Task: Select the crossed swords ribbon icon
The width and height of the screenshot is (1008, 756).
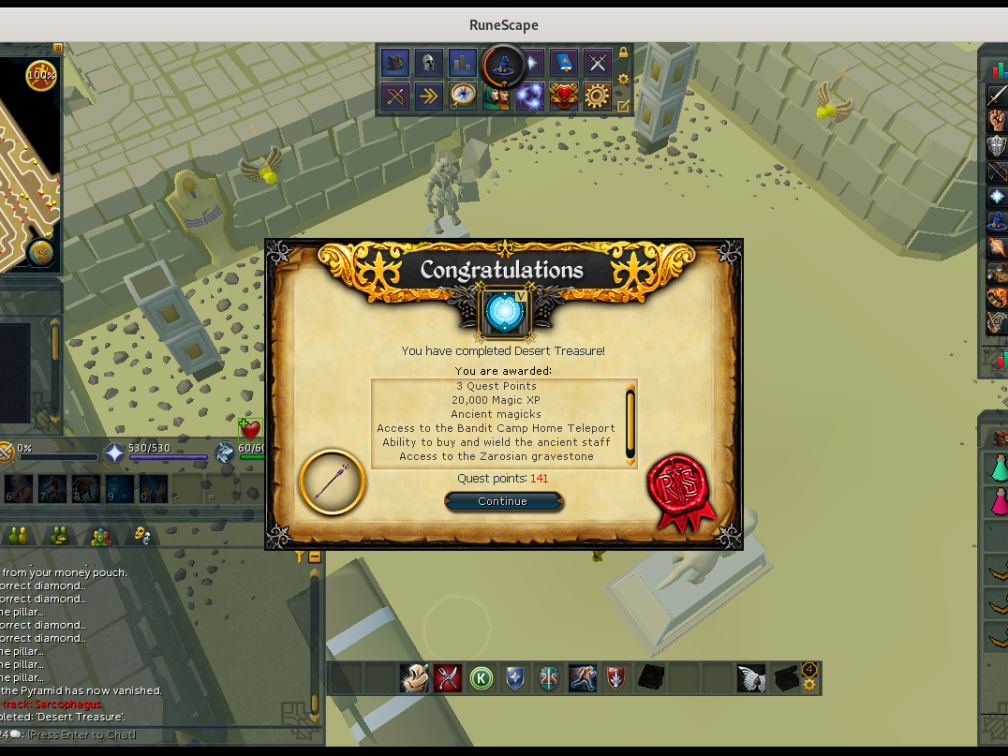Action: click(597, 63)
